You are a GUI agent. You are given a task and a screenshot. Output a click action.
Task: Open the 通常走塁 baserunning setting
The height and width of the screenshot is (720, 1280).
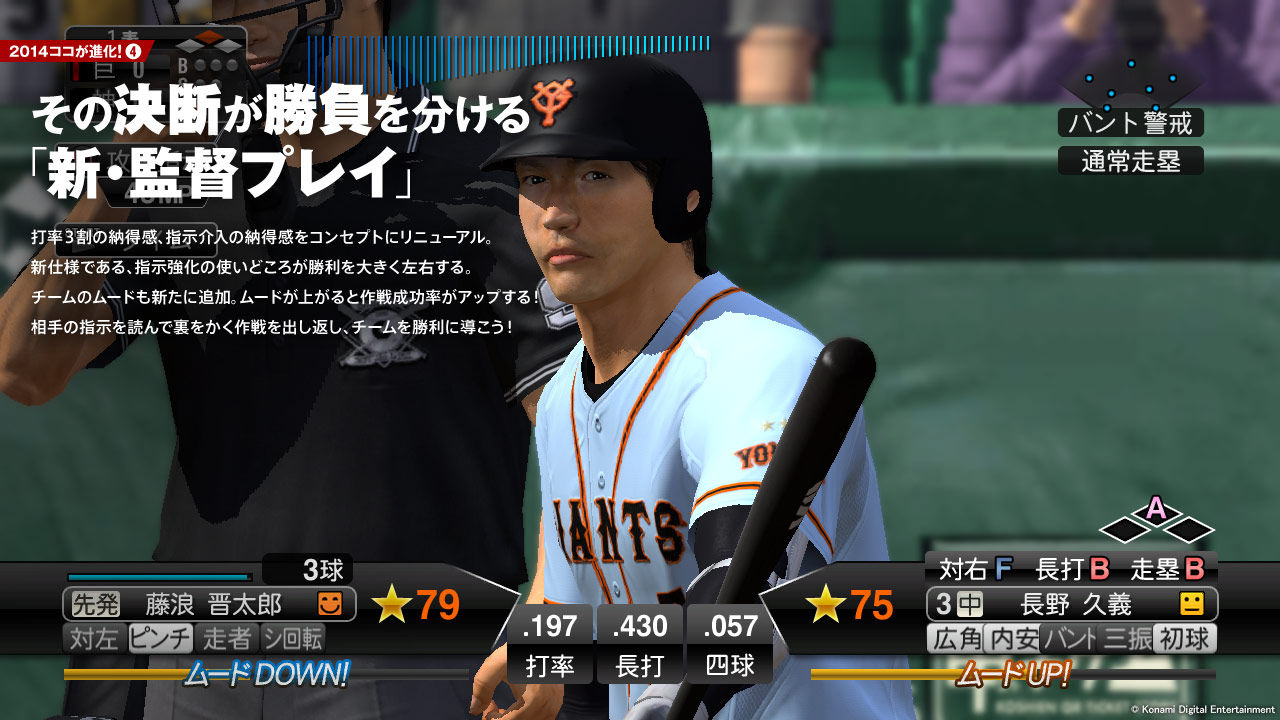click(1131, 159)
